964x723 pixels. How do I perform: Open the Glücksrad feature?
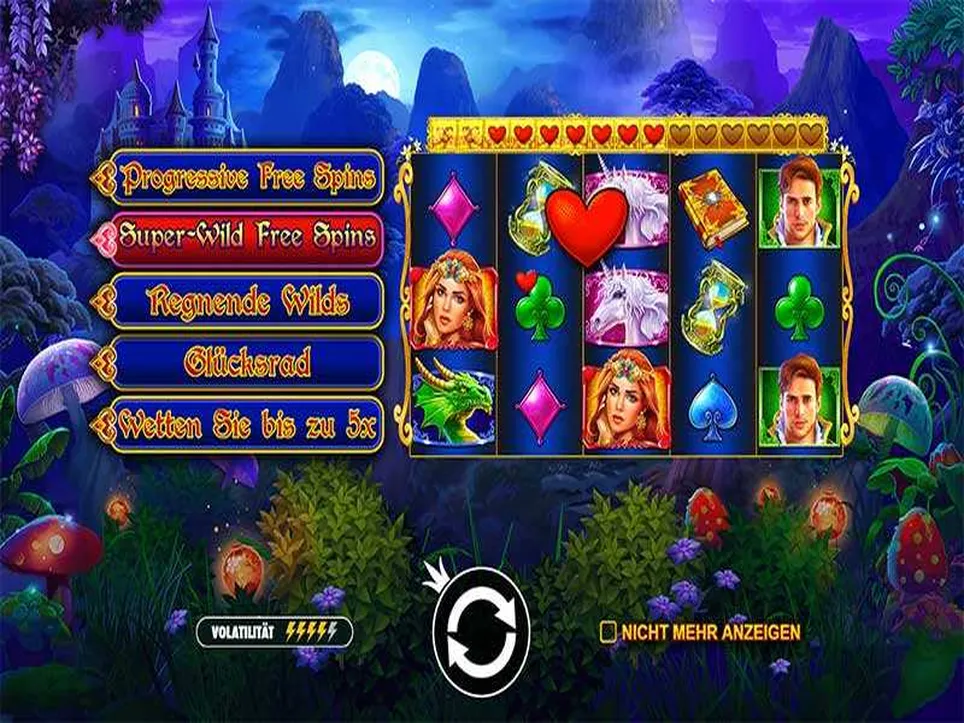pyautogui.click(x=246, y=363)
